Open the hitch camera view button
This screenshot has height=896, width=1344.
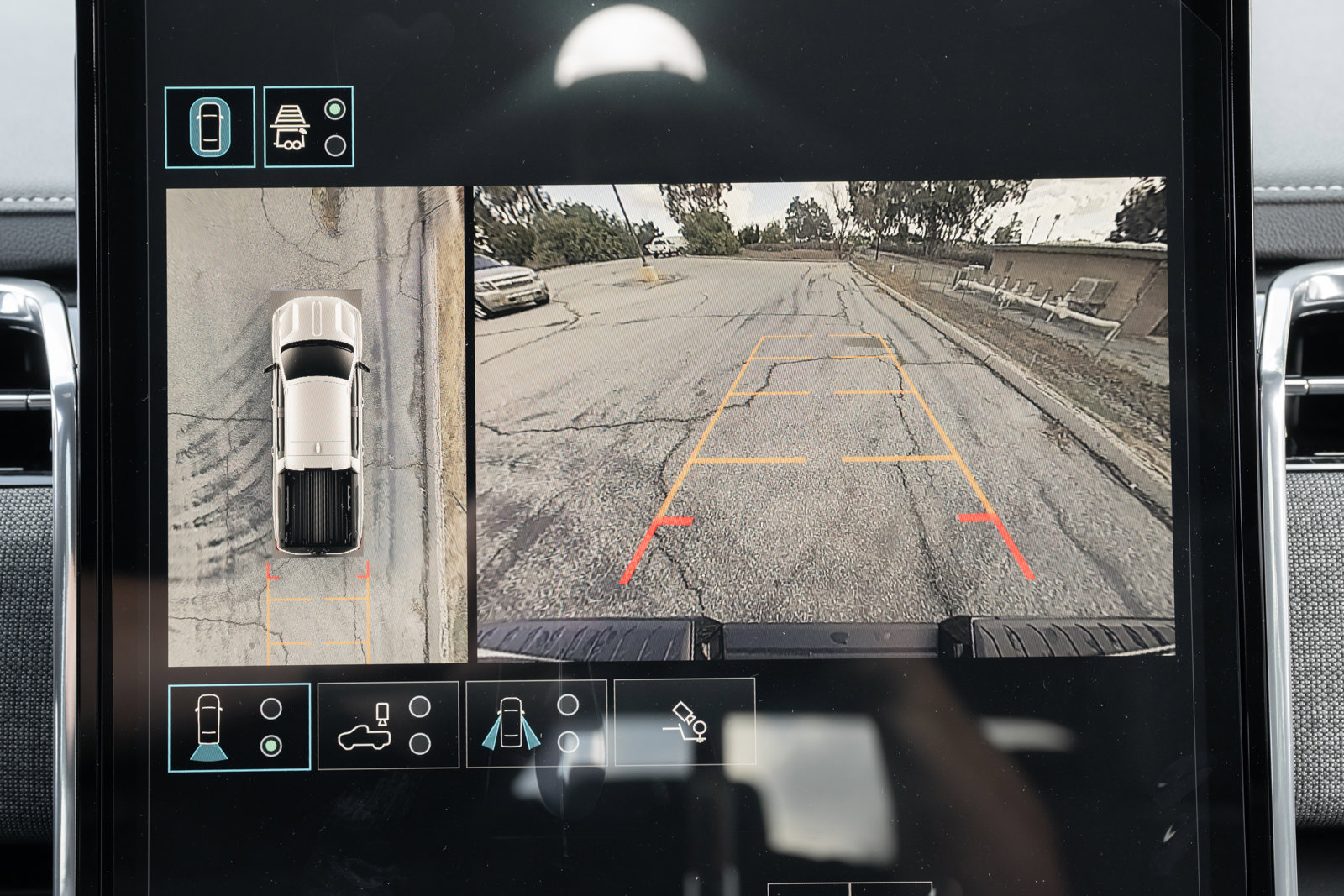click(685, 722)
